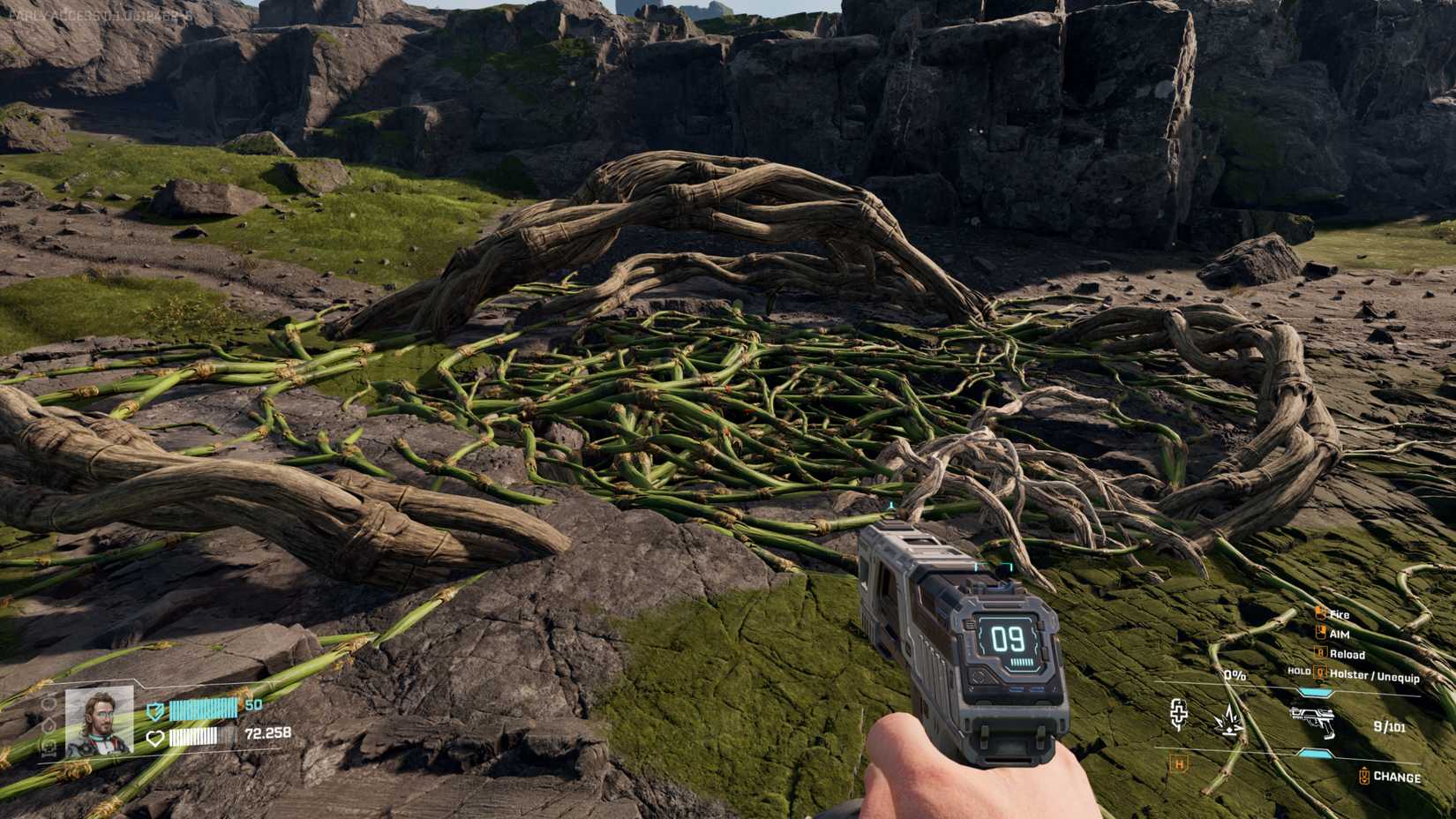The width and height of the screenshot is (1456, 819).
Task: Toggle the AIM mouse button binding
Action: [1320, 633]
